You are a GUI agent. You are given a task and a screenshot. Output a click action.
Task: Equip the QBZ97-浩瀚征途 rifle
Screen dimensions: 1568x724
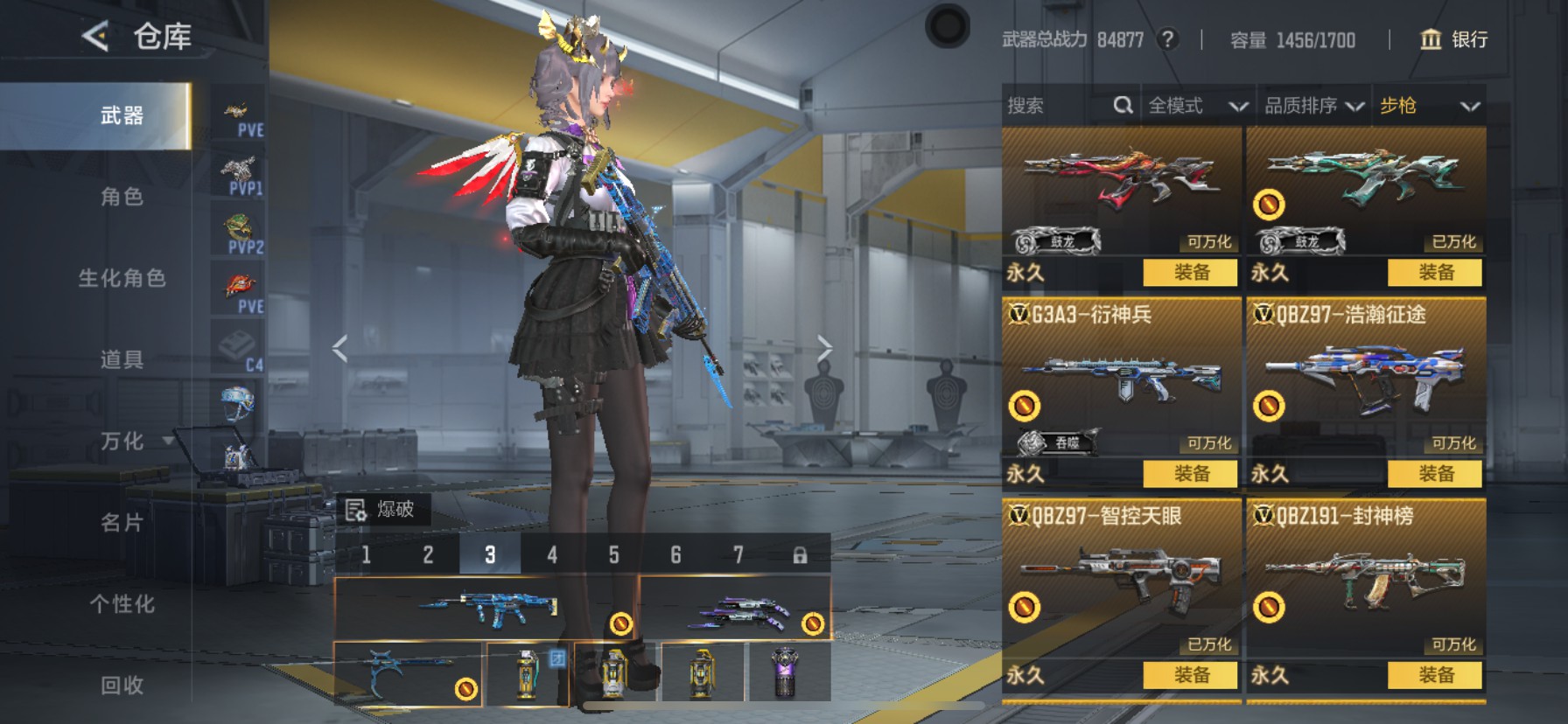(x=1435, y=474)
